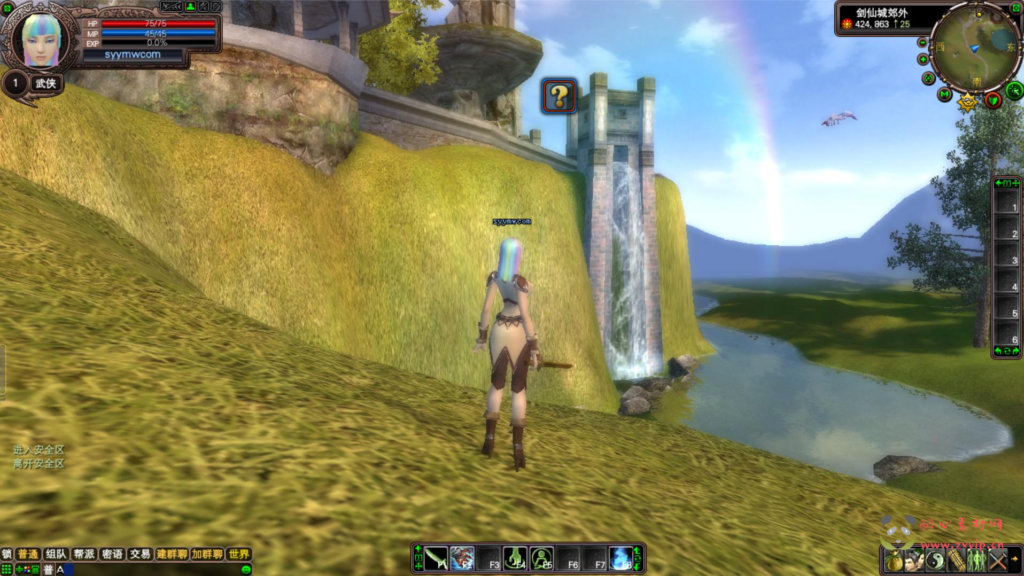The height and width of the screenshot is (576, 1024).
Task: Click the 建群聊 create group chat button
Action: point(171,554)
